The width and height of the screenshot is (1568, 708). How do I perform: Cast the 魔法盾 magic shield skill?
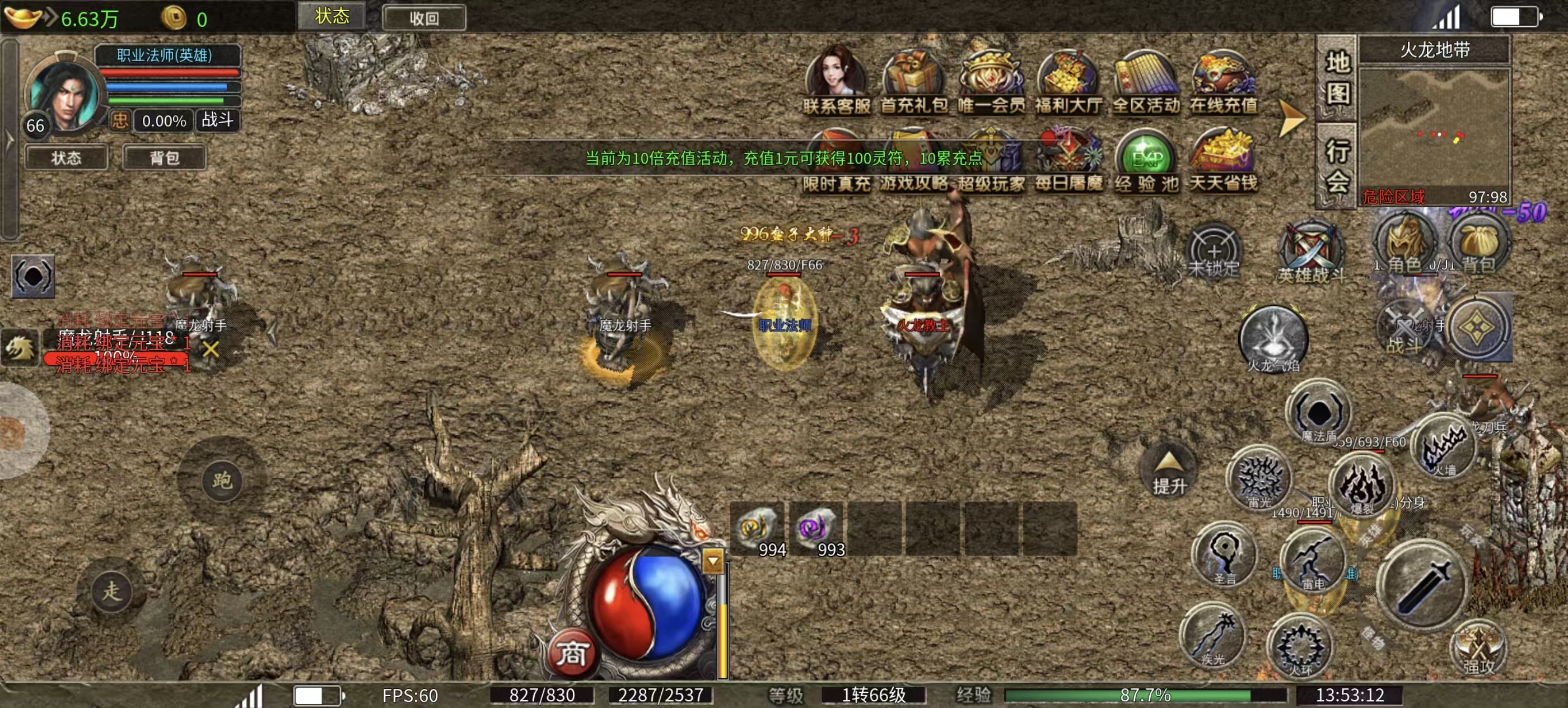1318,412
